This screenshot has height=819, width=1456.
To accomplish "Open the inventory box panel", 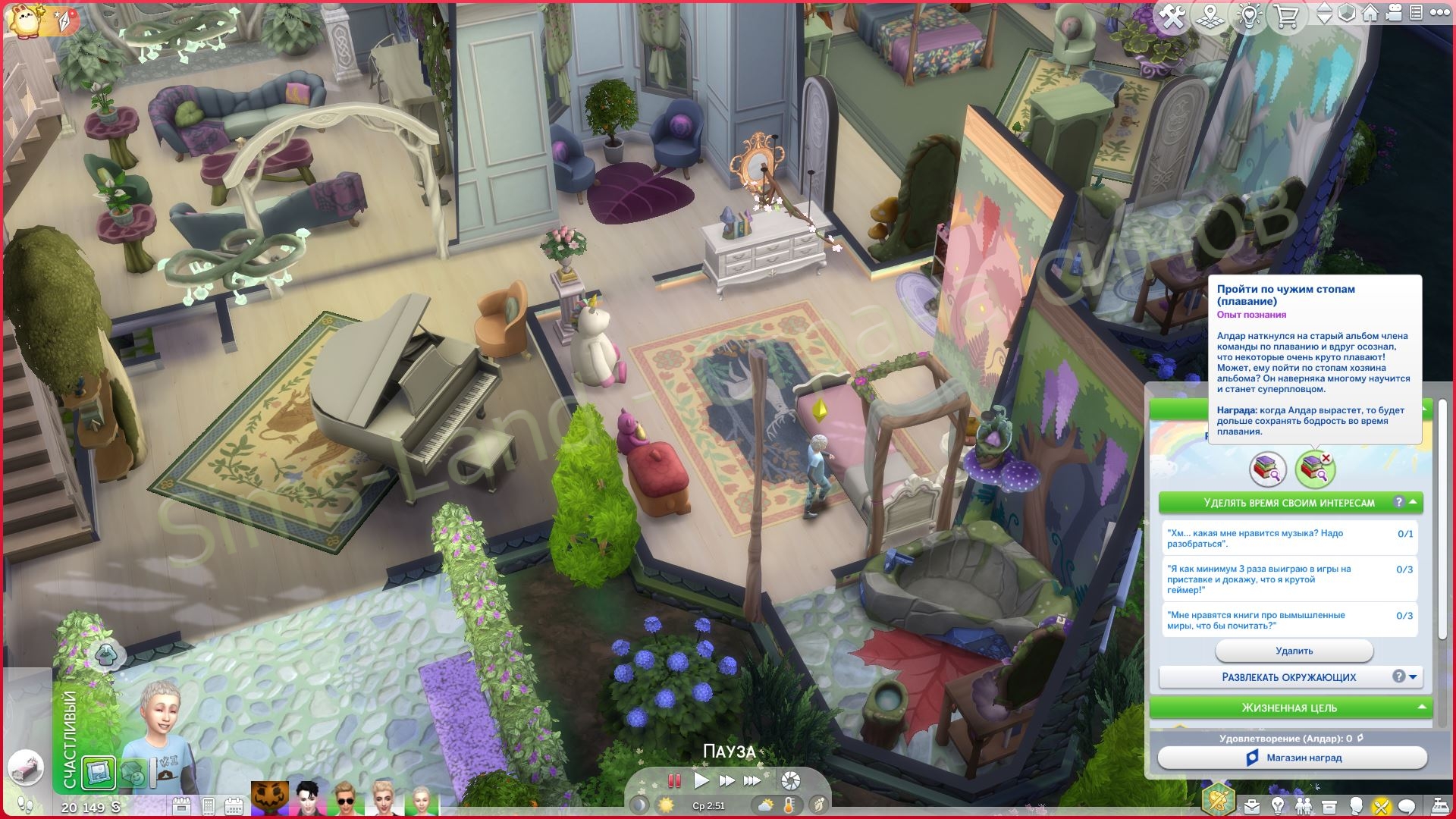I will (x=1329, y=805).
